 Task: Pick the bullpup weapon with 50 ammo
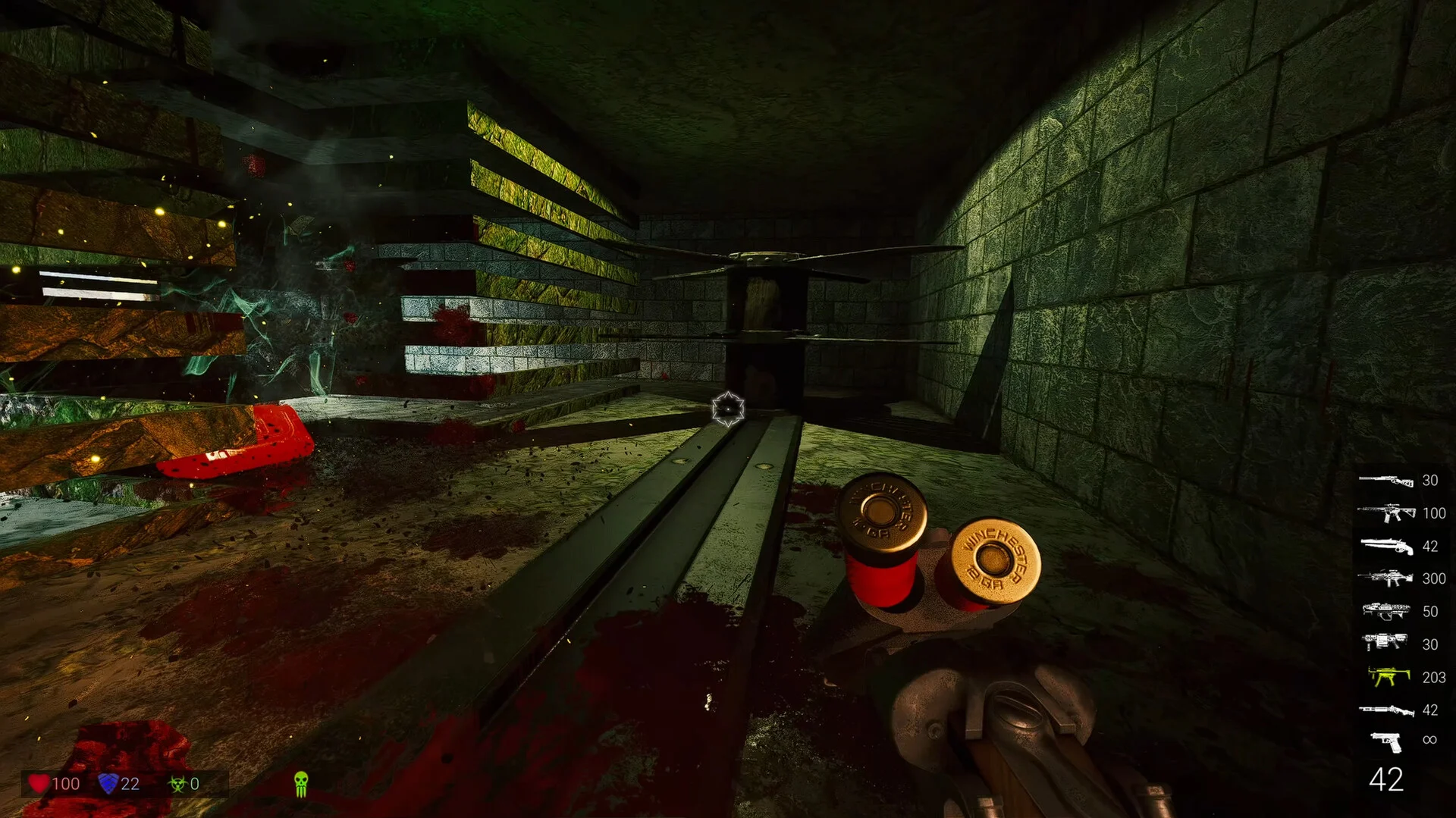pyautogui.click(x=1385, y=611)
